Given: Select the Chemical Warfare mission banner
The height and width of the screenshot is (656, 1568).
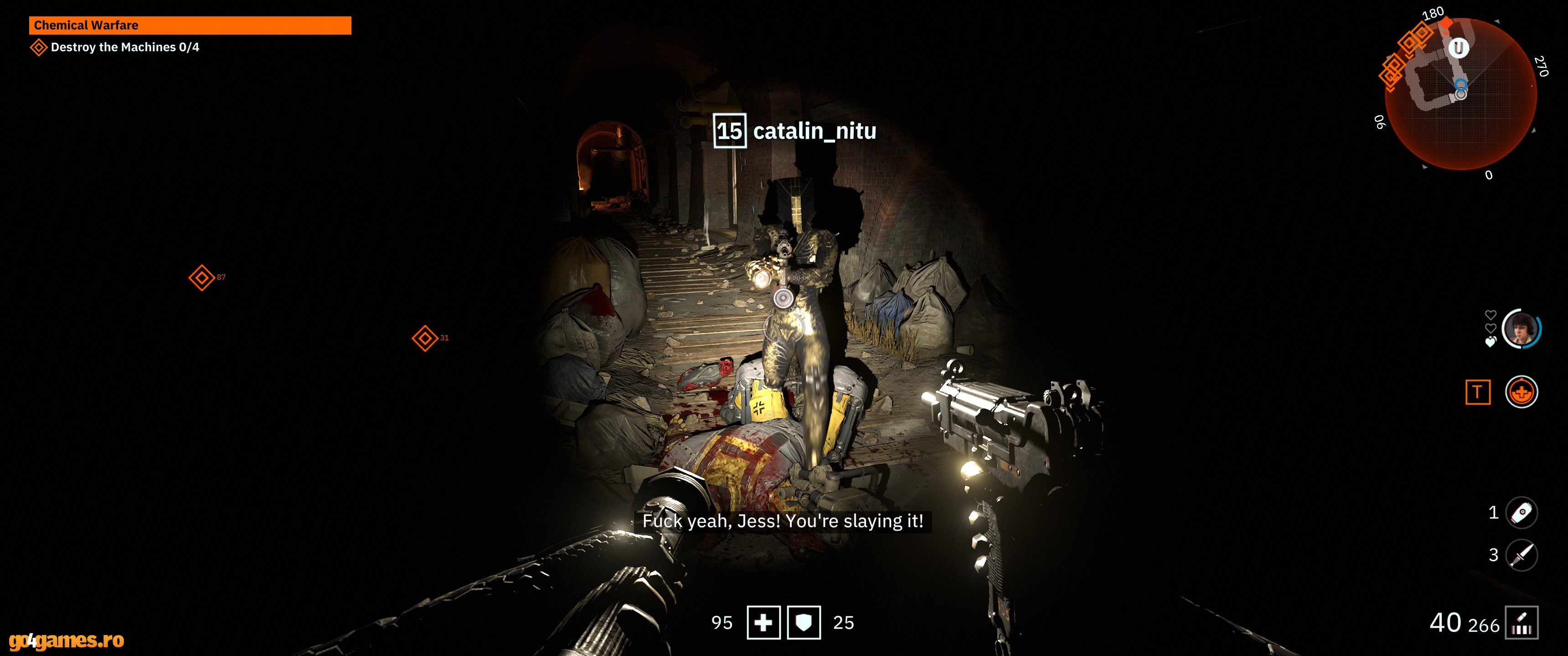Looking at the screenshot, I should click(189, 26).
